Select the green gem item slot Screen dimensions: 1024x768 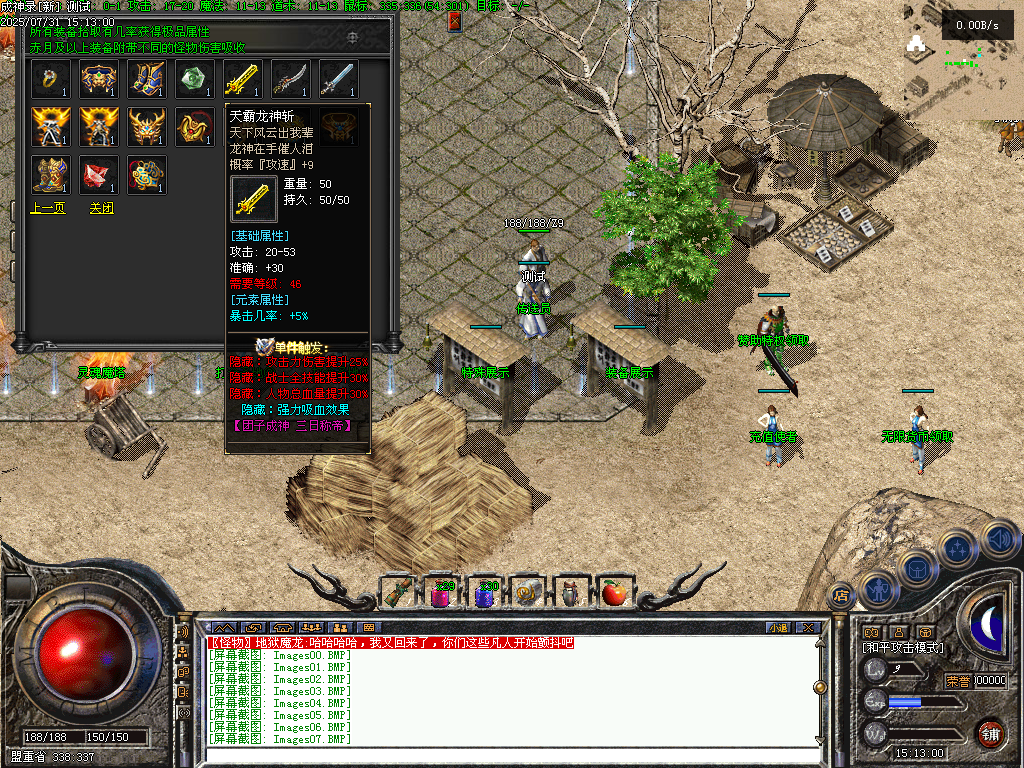click(x=194, y=80)
